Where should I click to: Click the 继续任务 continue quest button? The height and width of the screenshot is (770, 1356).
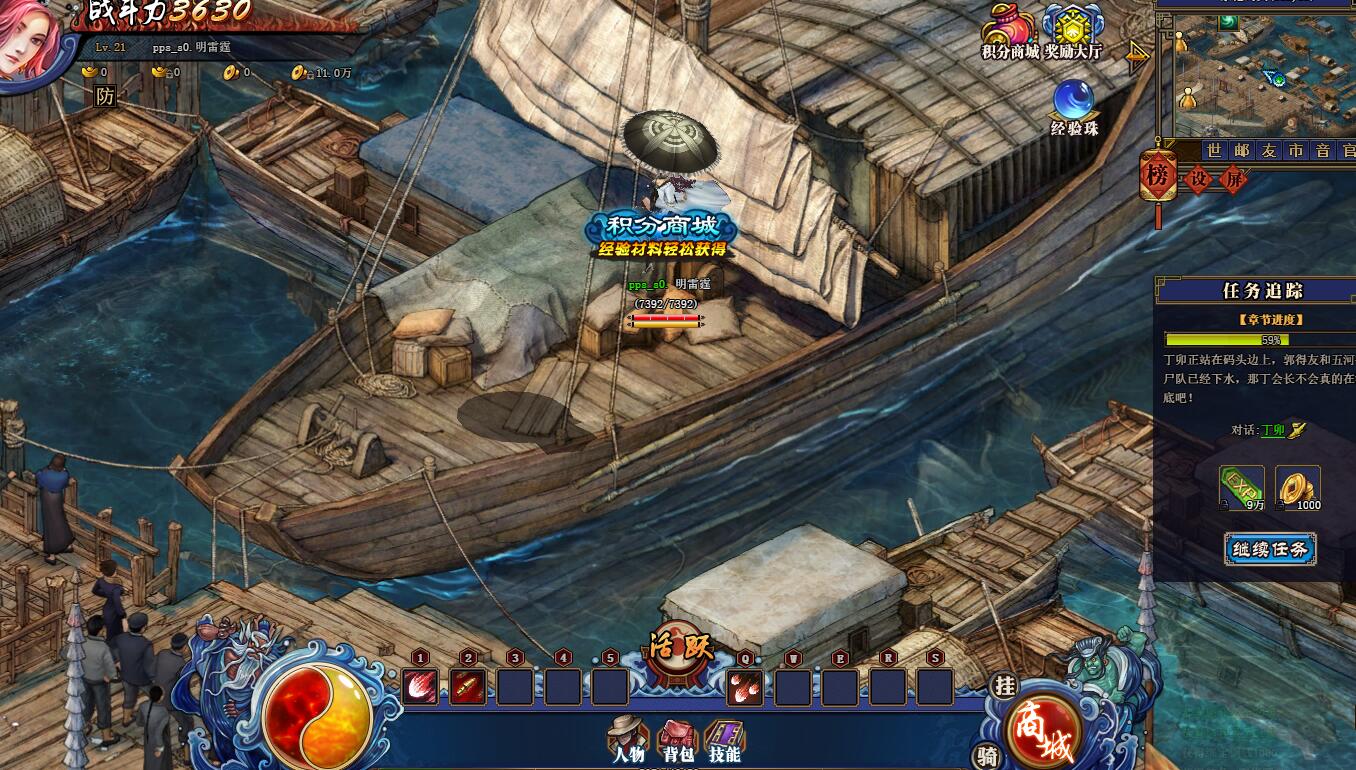1269,549
